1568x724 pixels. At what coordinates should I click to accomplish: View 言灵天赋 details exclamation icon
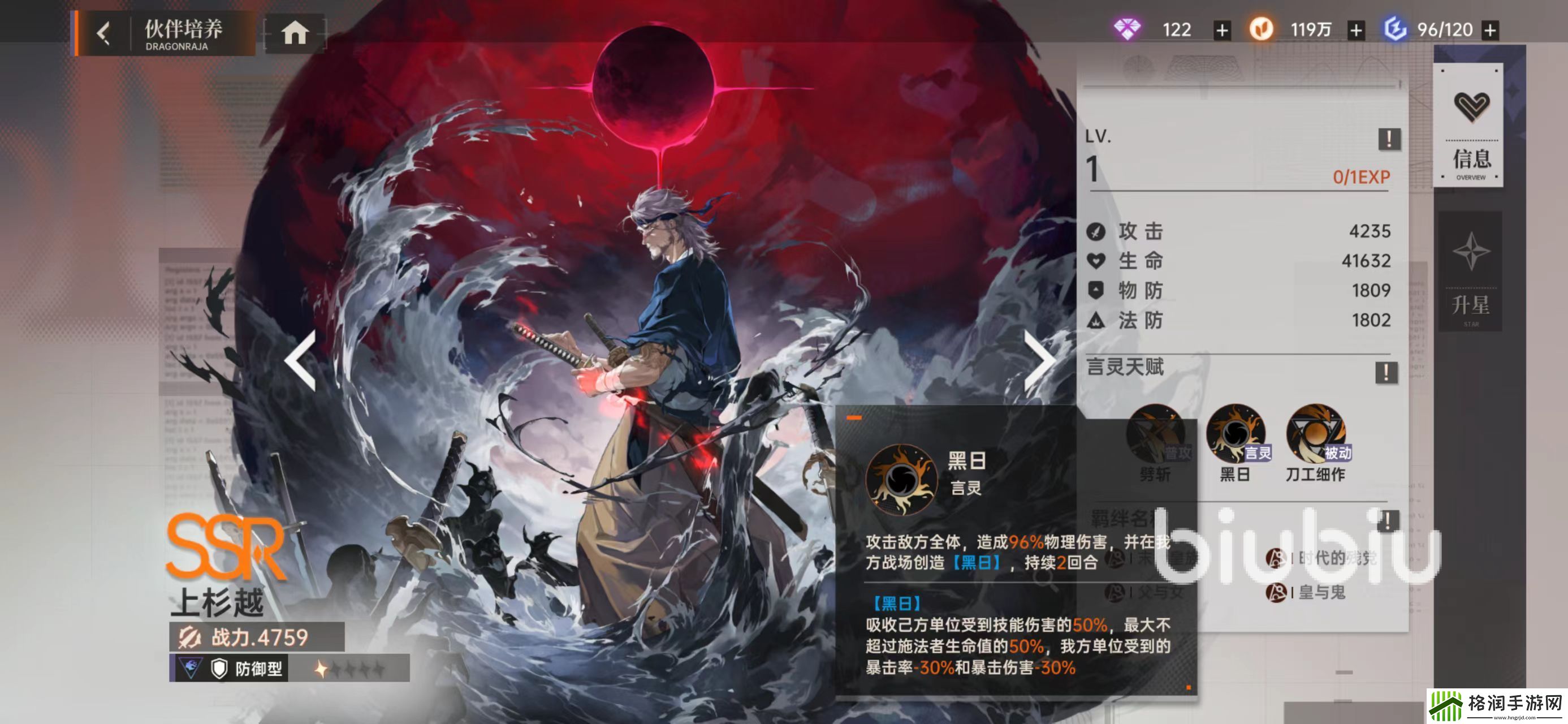click(x=1386, y=372)
